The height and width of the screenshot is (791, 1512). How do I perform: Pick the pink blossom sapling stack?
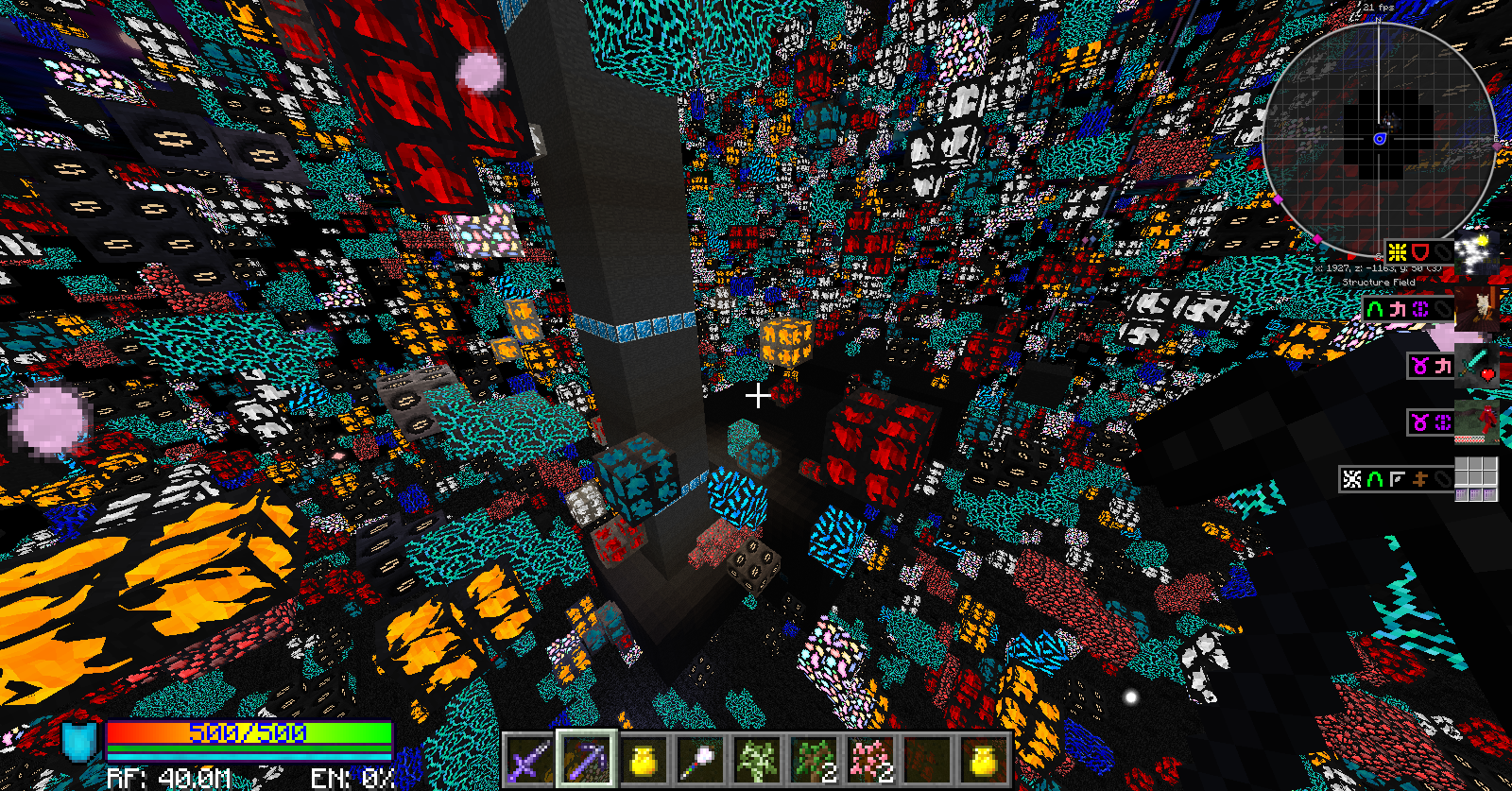pyautogui.click(x=871, y=760)
